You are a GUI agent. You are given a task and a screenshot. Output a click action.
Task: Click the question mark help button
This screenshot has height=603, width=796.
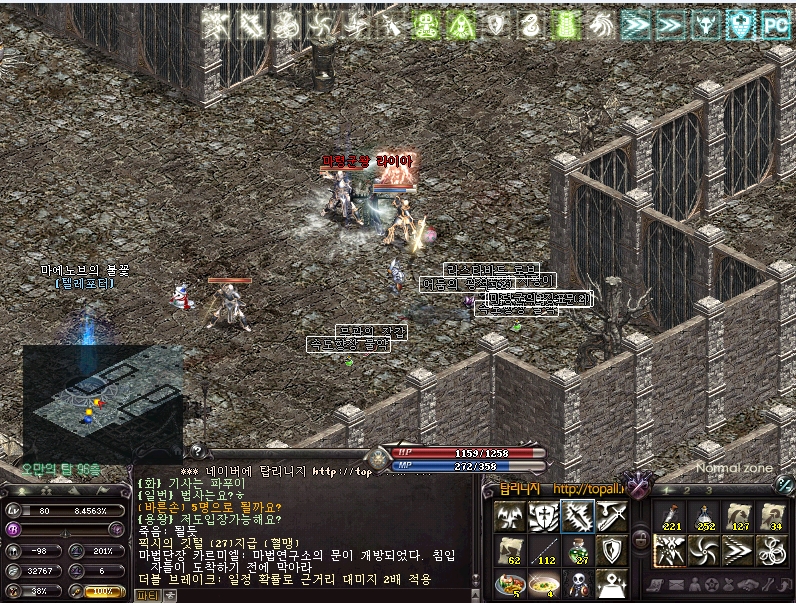[x=197, y=452]
